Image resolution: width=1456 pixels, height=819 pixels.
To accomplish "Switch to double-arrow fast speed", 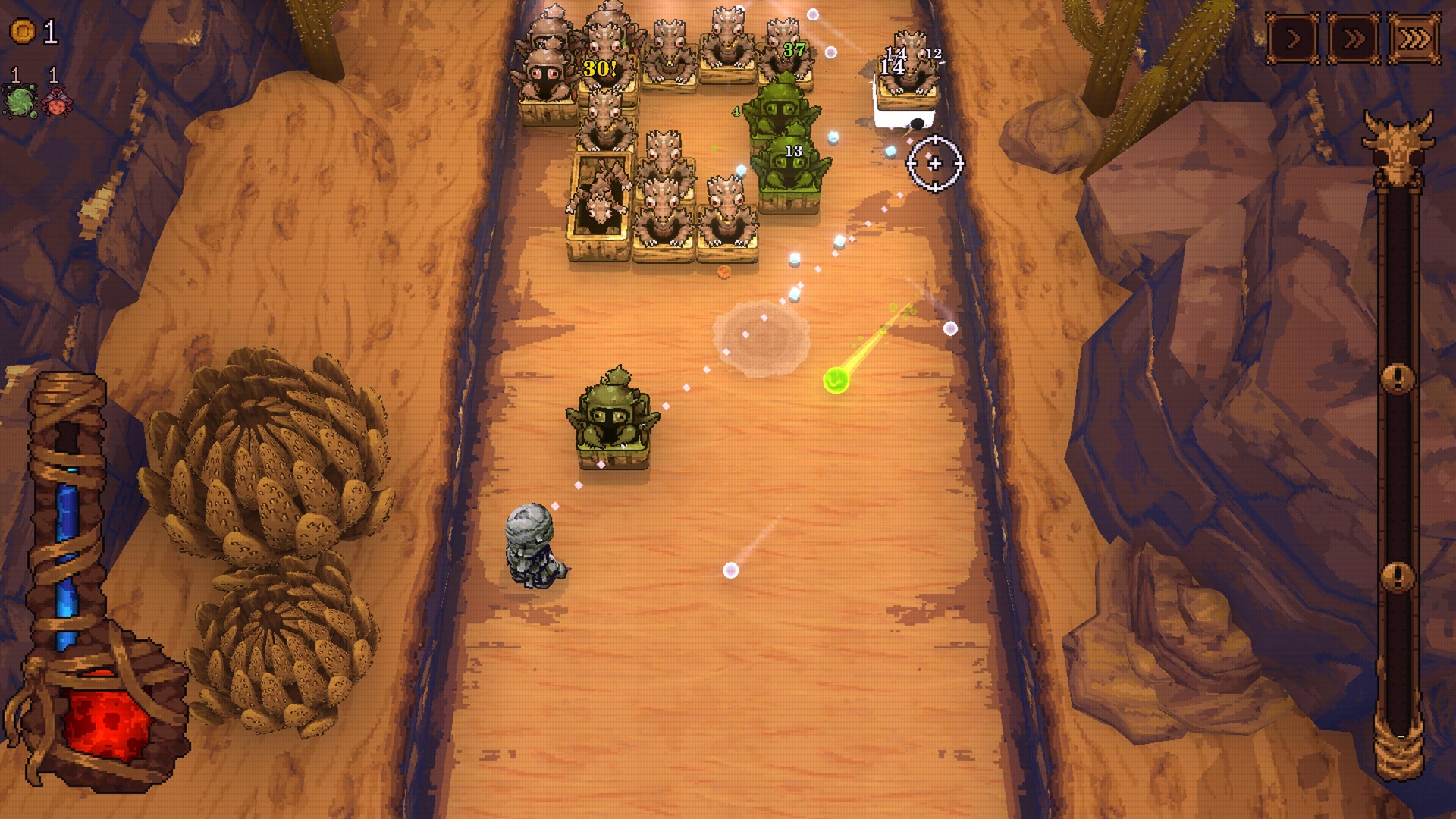I will pos(1354,38).
